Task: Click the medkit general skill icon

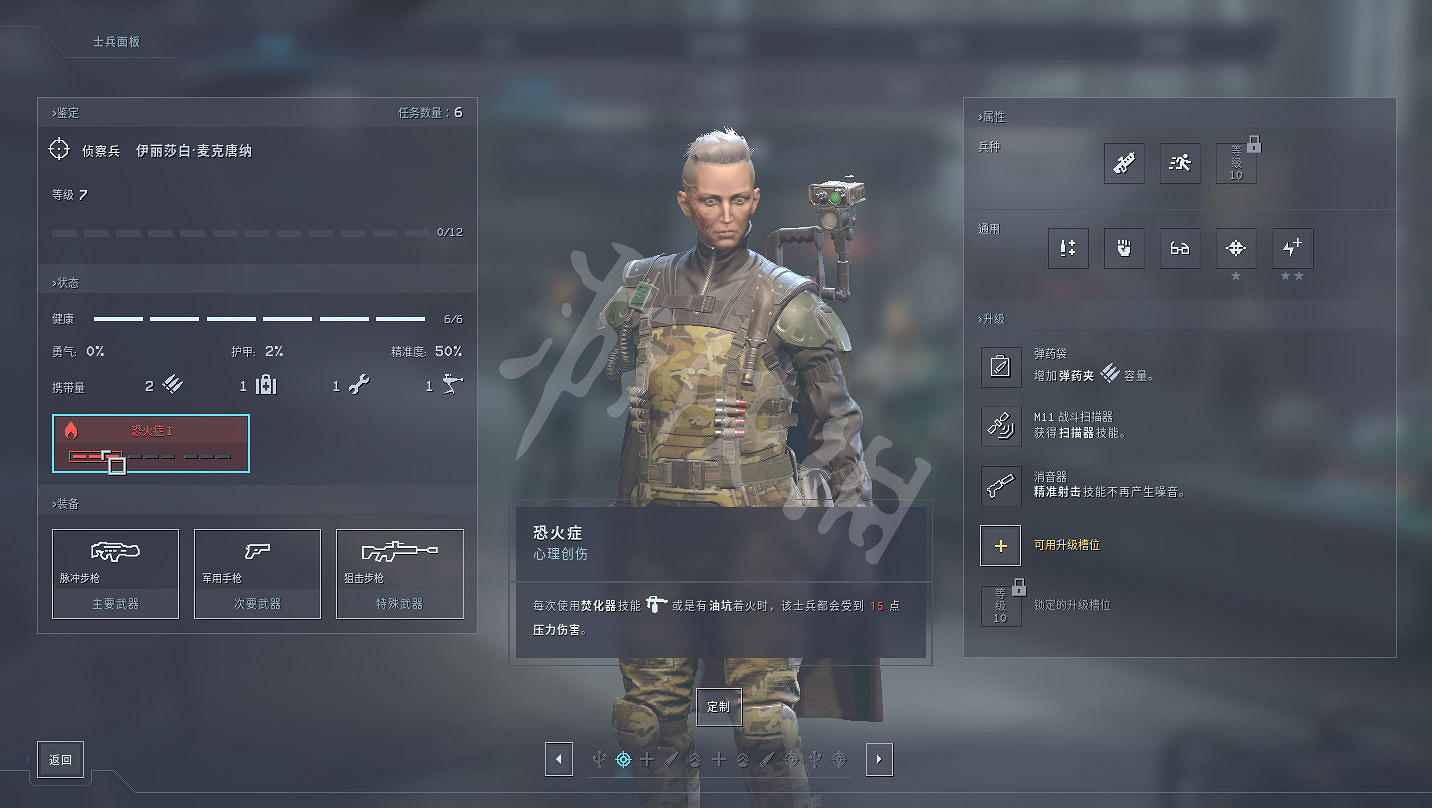Action: pyautogui.click(x=1068, y=249)
